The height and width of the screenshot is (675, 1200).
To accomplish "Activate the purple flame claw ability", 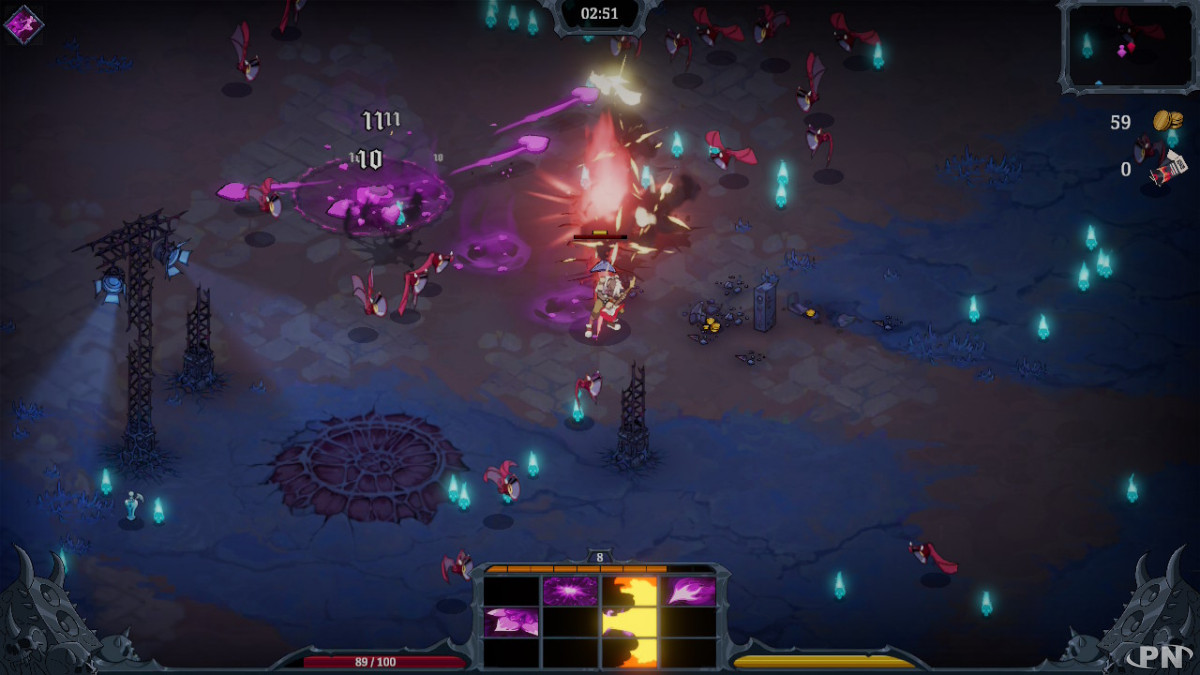I will click(689, 591).
